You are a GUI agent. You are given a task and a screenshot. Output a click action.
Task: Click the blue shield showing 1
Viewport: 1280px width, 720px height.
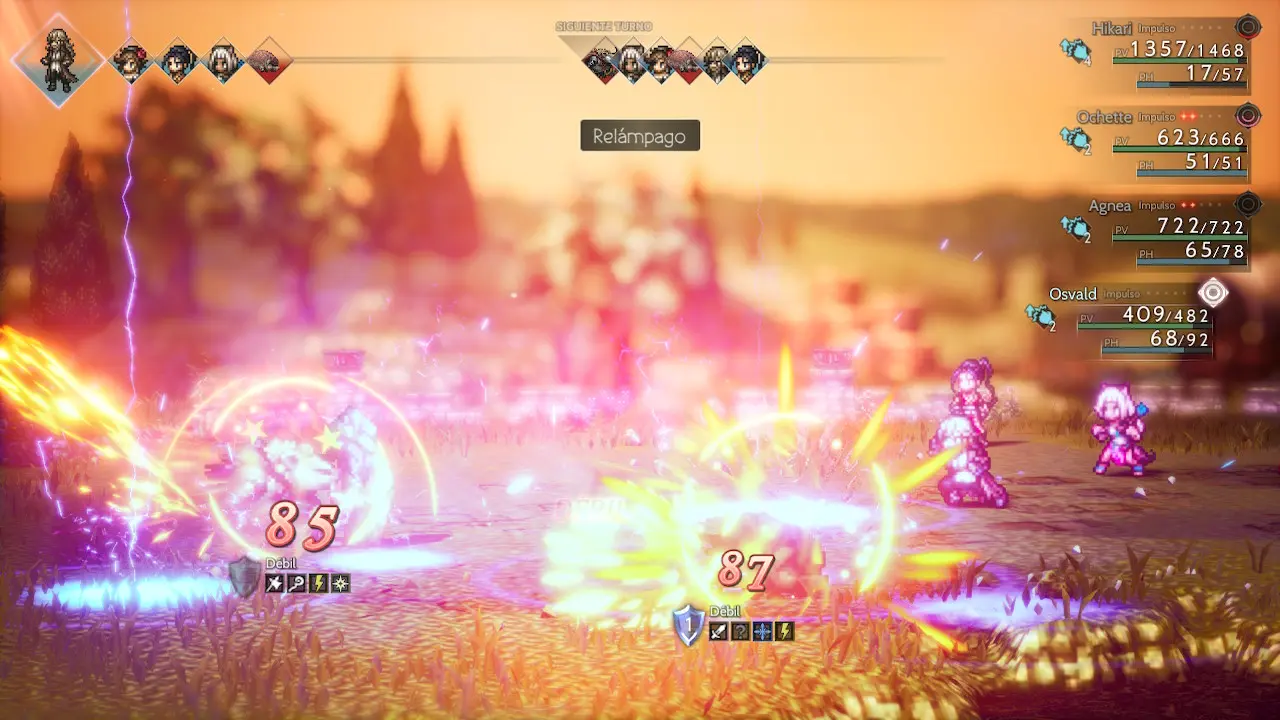[688, 625]
